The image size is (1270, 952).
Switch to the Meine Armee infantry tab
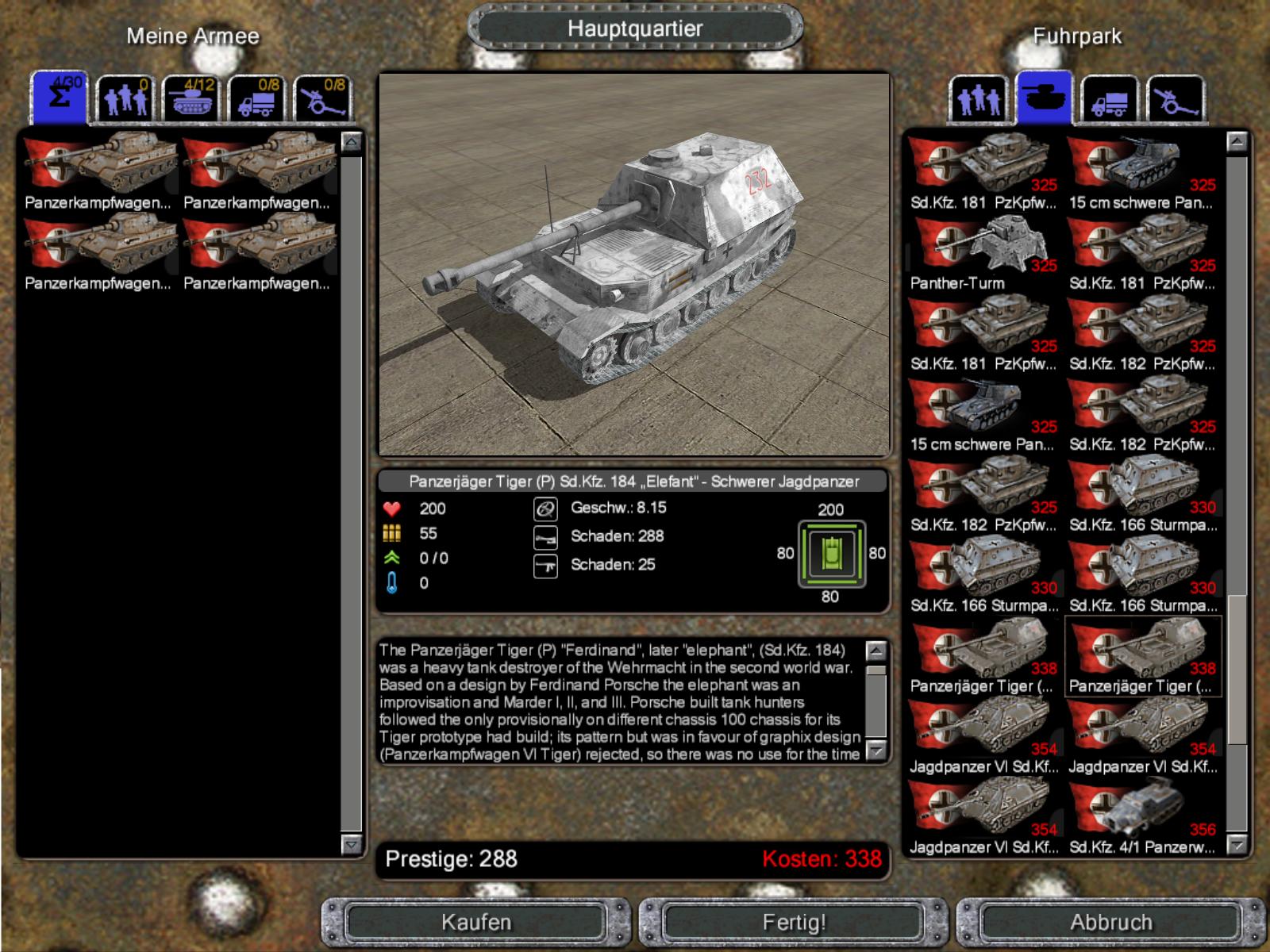tap(125, 100)
